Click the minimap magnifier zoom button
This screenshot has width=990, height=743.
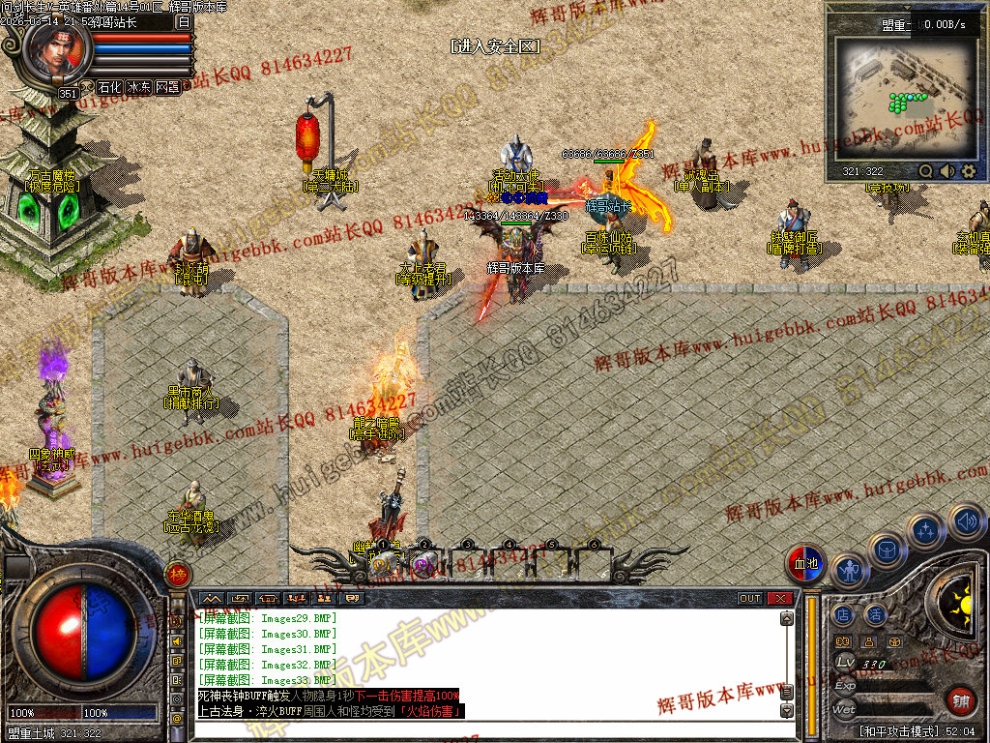pos(926,171)
